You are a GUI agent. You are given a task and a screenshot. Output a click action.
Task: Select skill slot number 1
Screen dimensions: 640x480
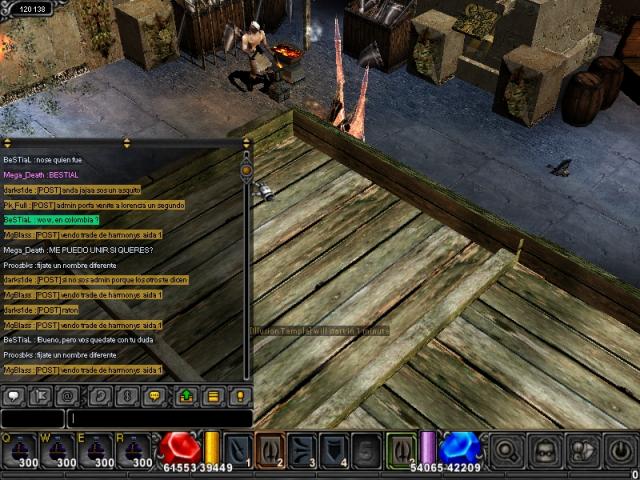pyautogui.click(x=239, y=450)
